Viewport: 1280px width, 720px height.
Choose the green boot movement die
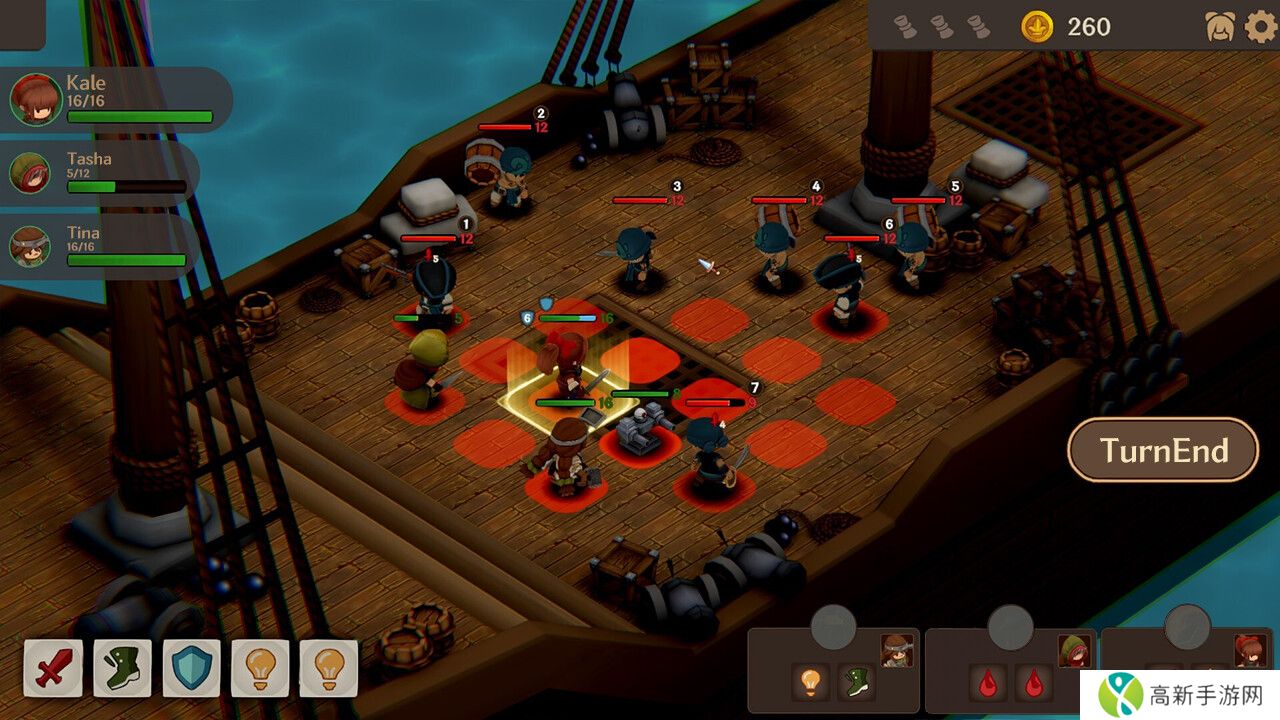tap(122, 668)
